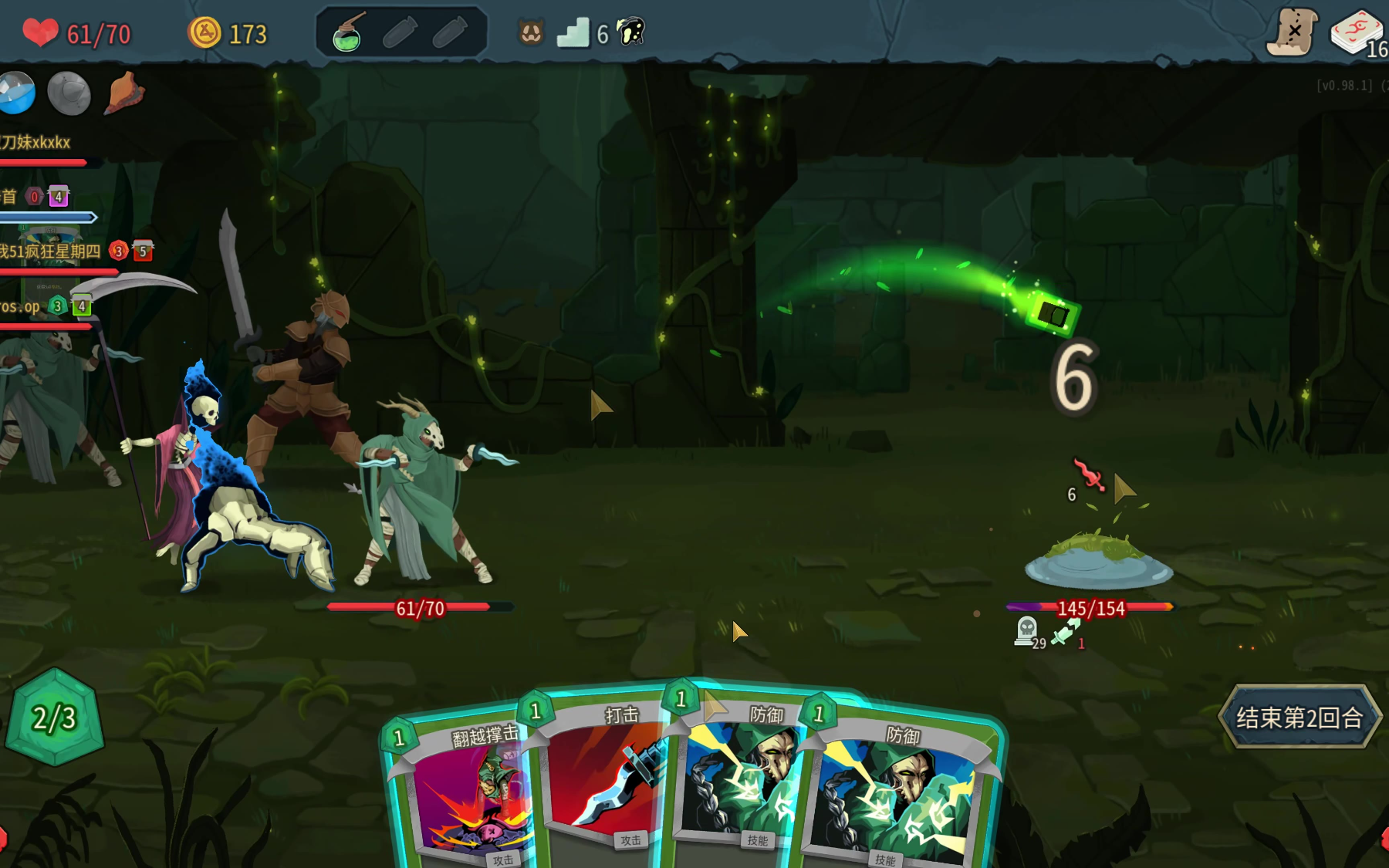Check the enemy's red attack intent icon
Image resolution: width=1389 pixels, height=868 pixels.
(x=1089, y=475)
